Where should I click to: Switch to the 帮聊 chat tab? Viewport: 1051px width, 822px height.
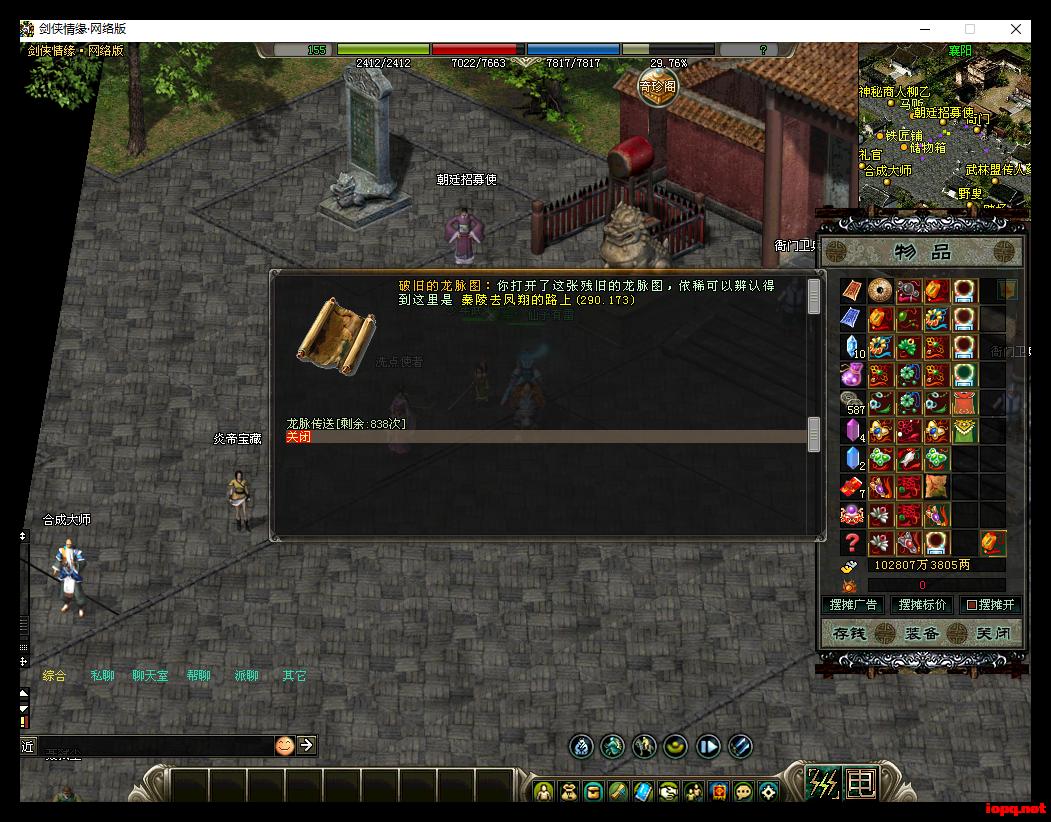tap(199, 676)
